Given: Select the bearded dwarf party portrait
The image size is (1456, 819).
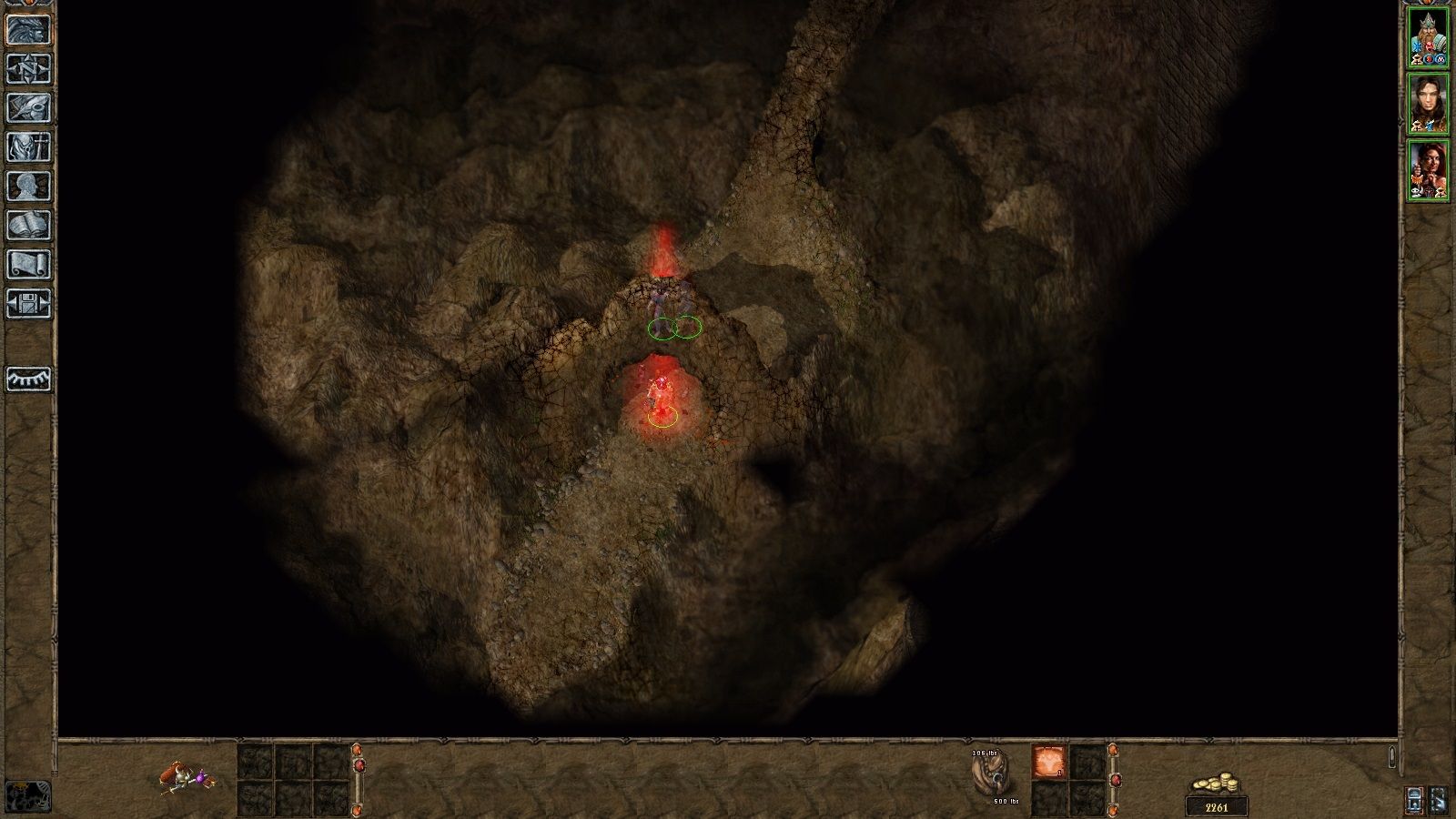Looking at the screenshot, I should [1428, 37].
